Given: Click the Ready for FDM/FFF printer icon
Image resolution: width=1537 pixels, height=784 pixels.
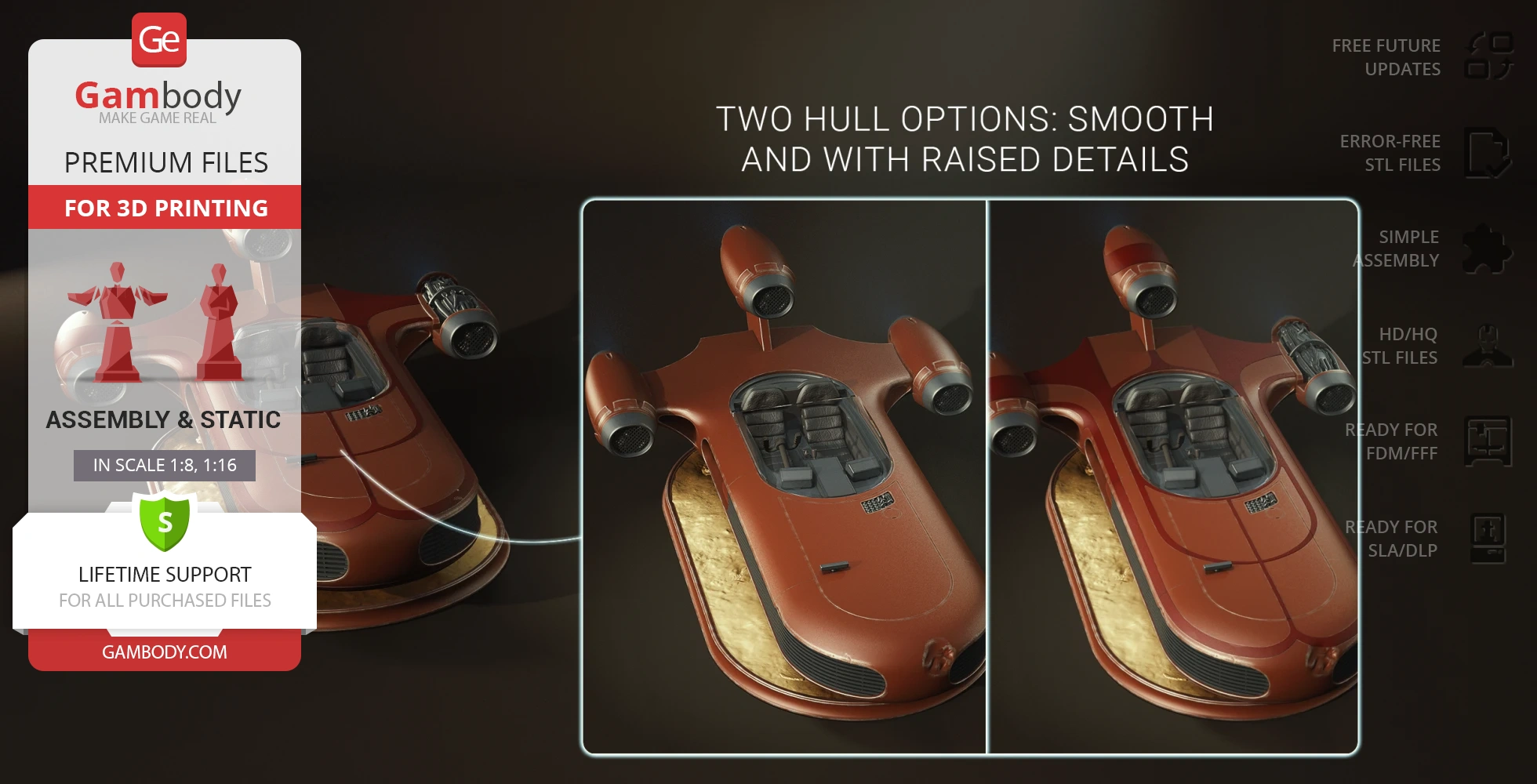Looking at the screenshot, I should pyautogui.click(x=1488, y=441).
